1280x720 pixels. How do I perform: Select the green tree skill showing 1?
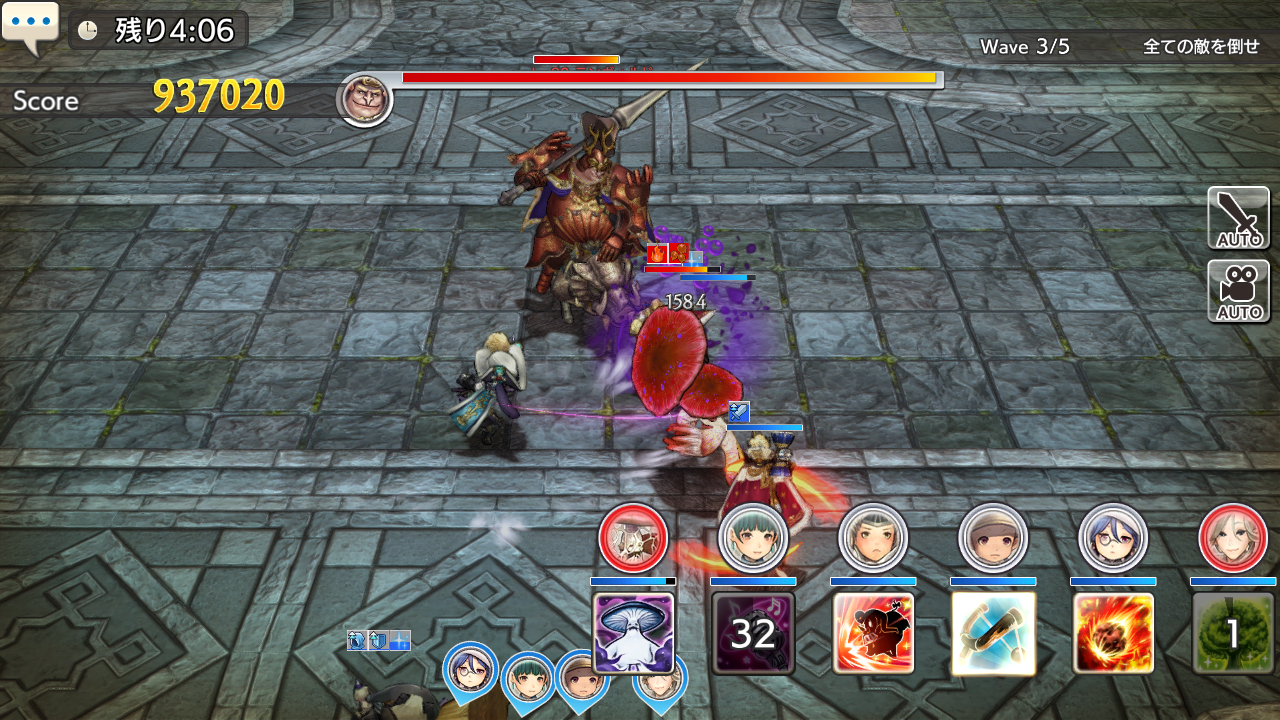click(x=1233, y=633)
